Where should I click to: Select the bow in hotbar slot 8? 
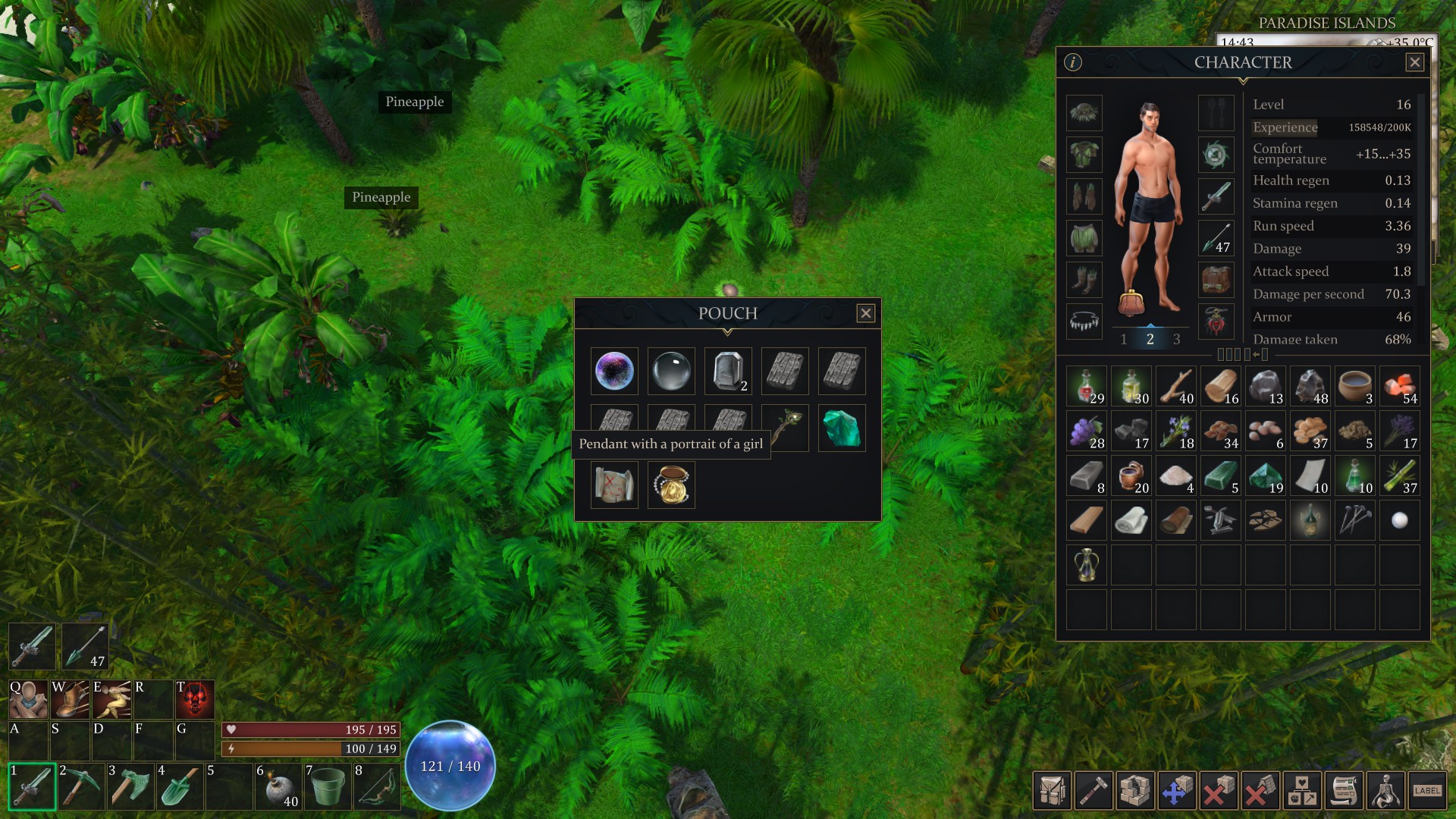point(377,786)
